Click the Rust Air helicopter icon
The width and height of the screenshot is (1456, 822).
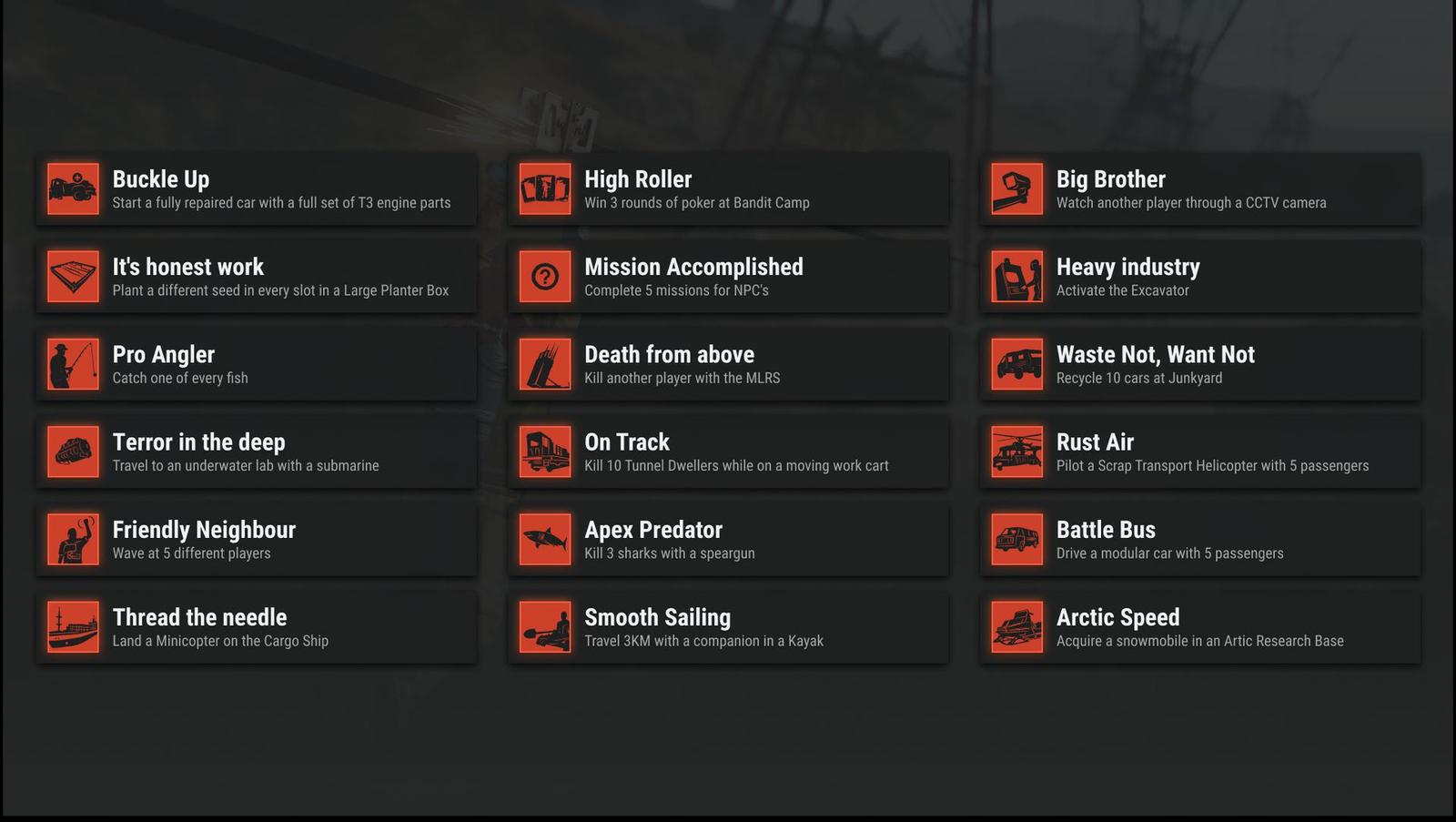pyautogui.click(x=1016, y=452)
